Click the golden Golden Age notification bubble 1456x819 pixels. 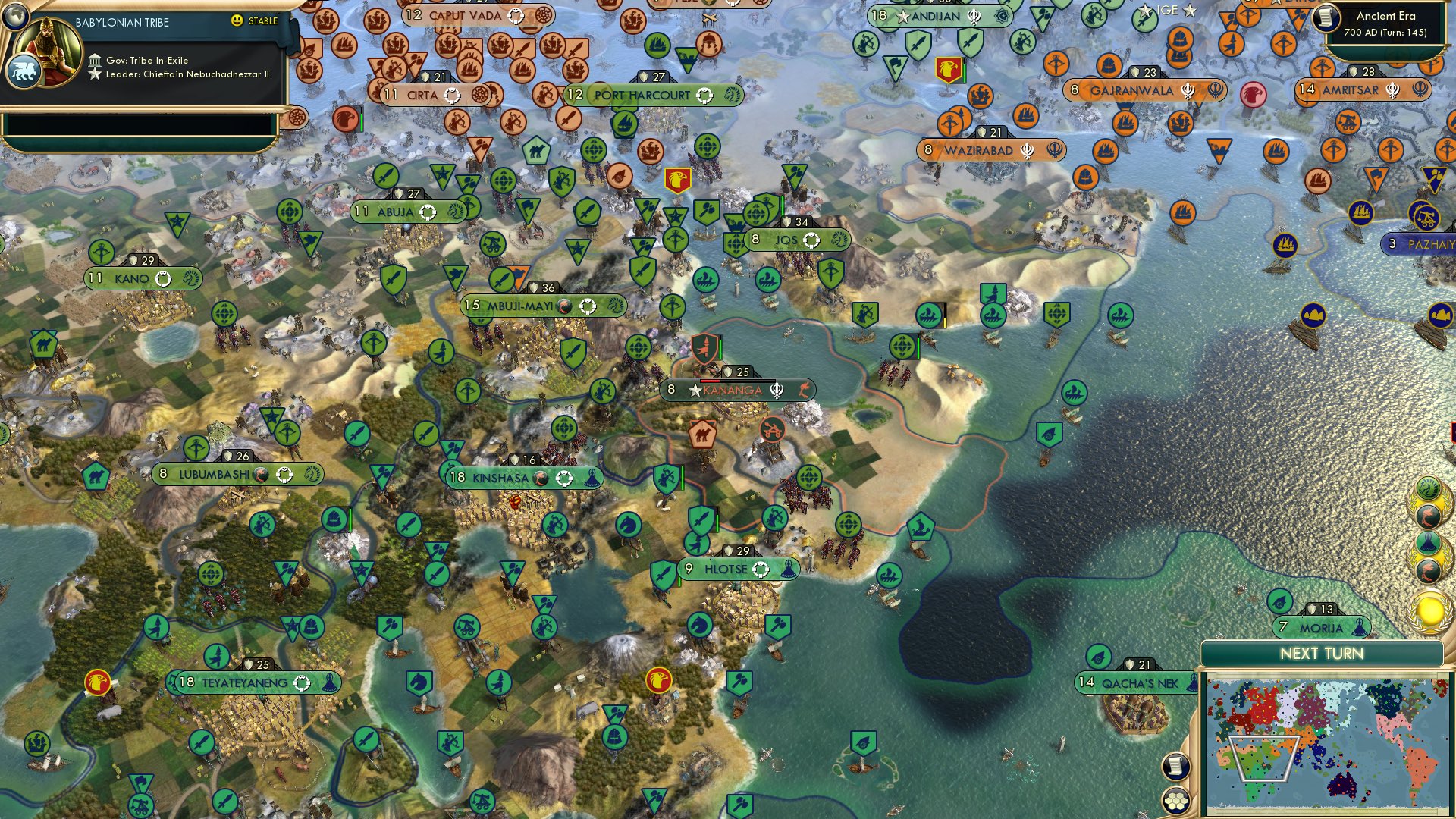click(1429, 608)
